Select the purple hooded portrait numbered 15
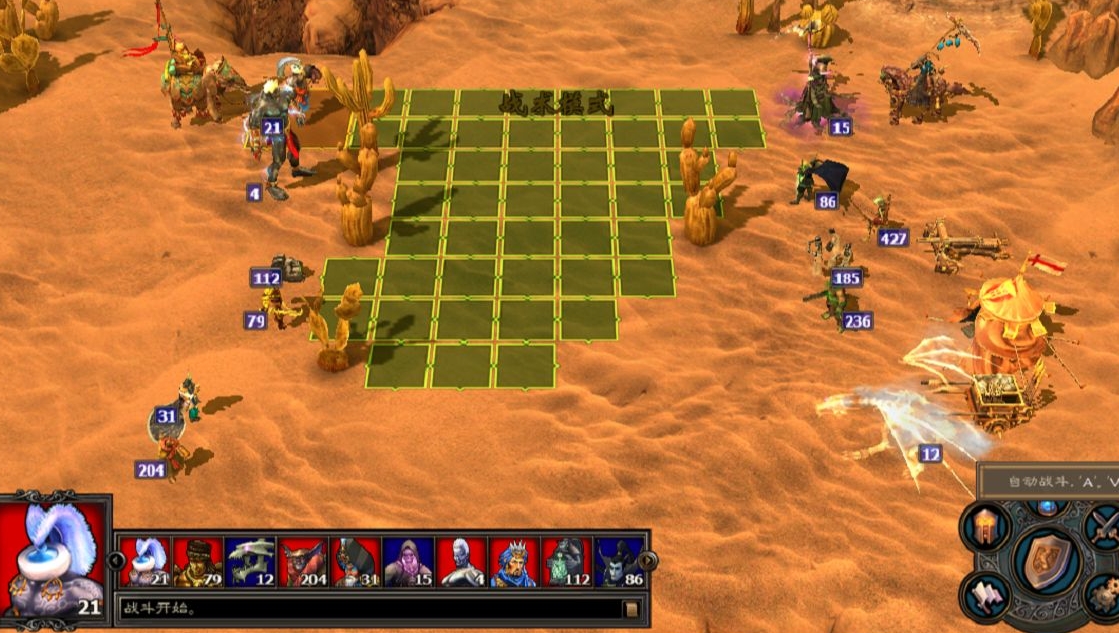Screen dimensions: 1119x633 point(408,562)
